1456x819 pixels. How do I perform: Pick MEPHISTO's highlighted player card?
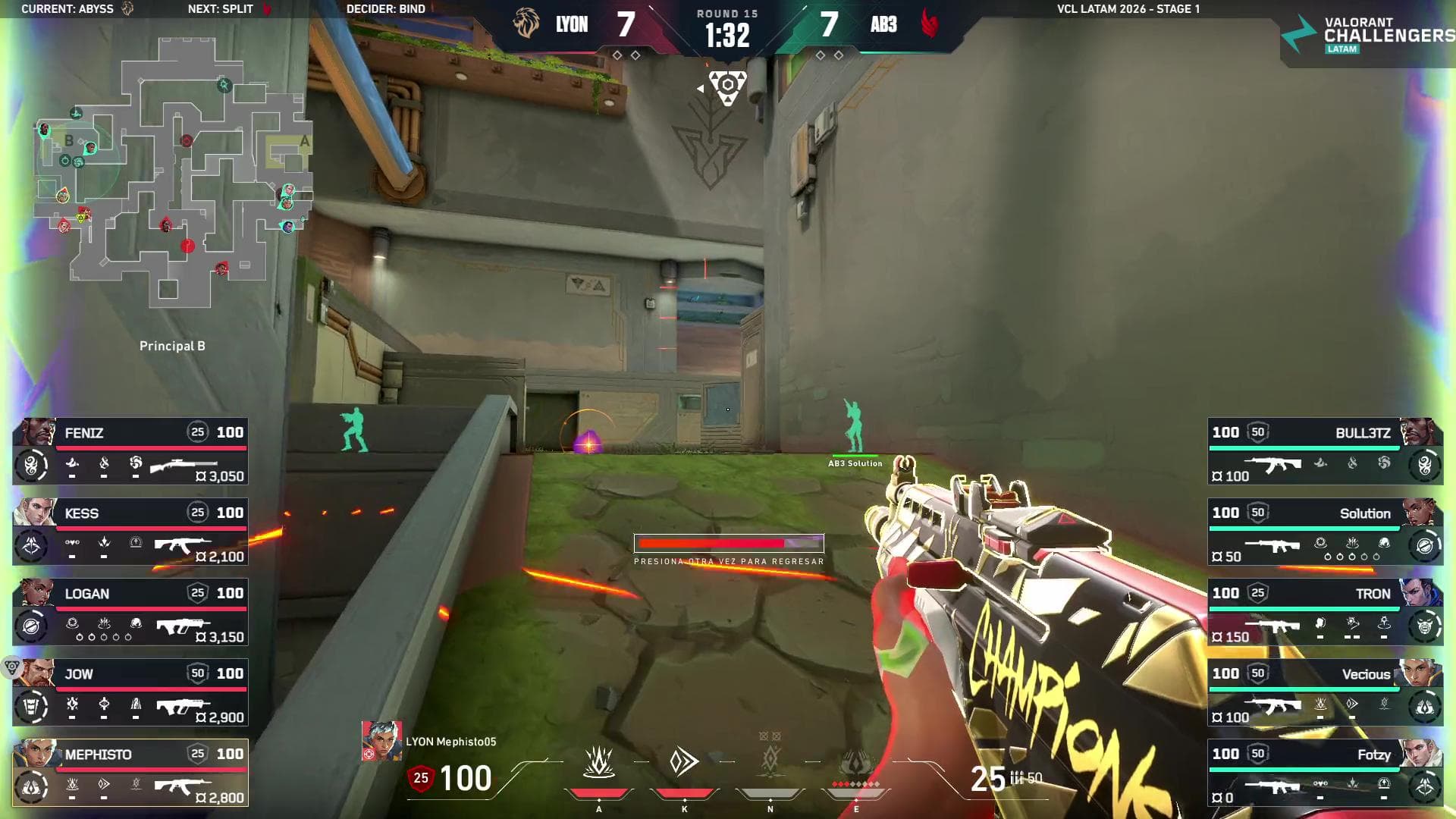(x=130, y=773)
